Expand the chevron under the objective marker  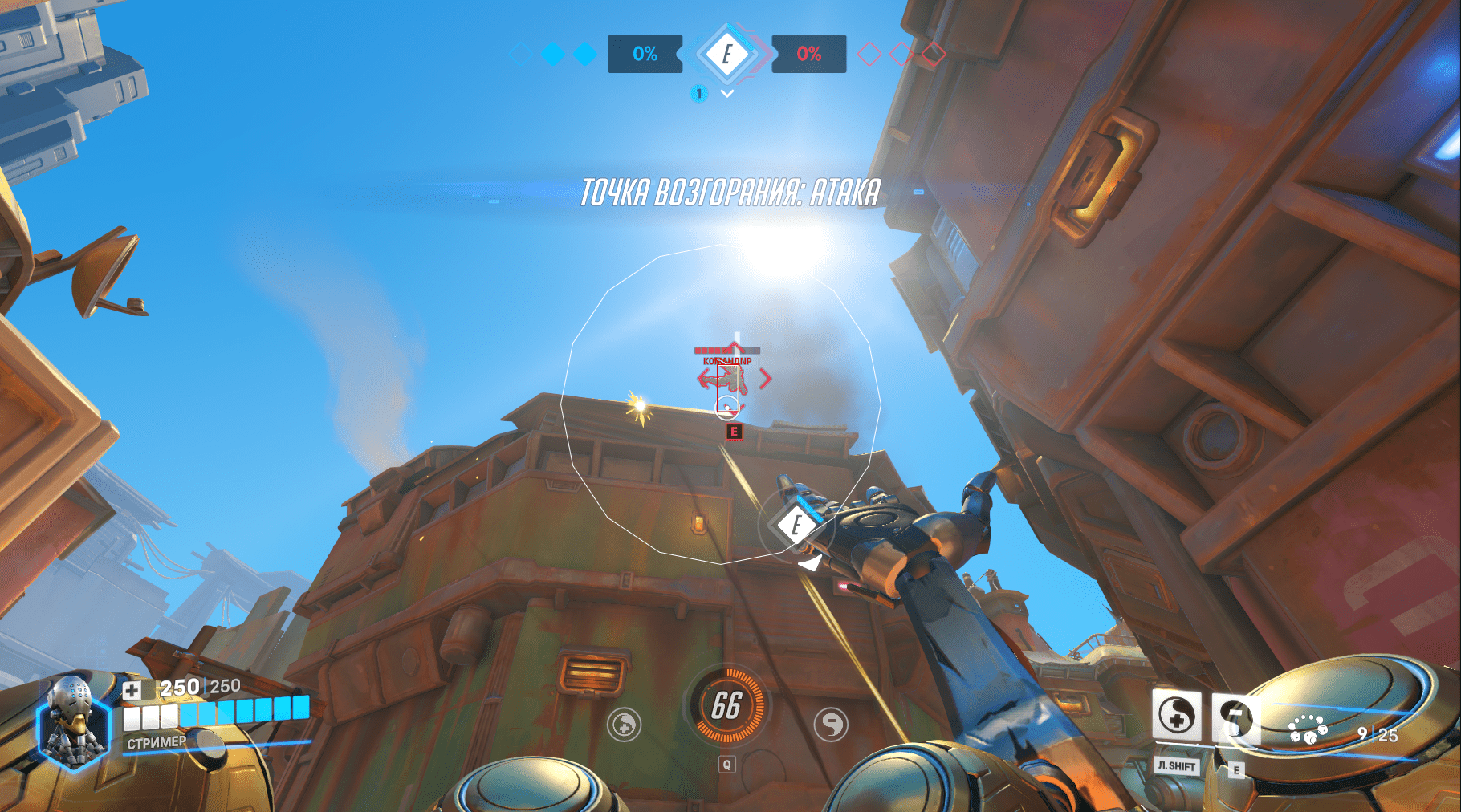[x=727, y=93]
